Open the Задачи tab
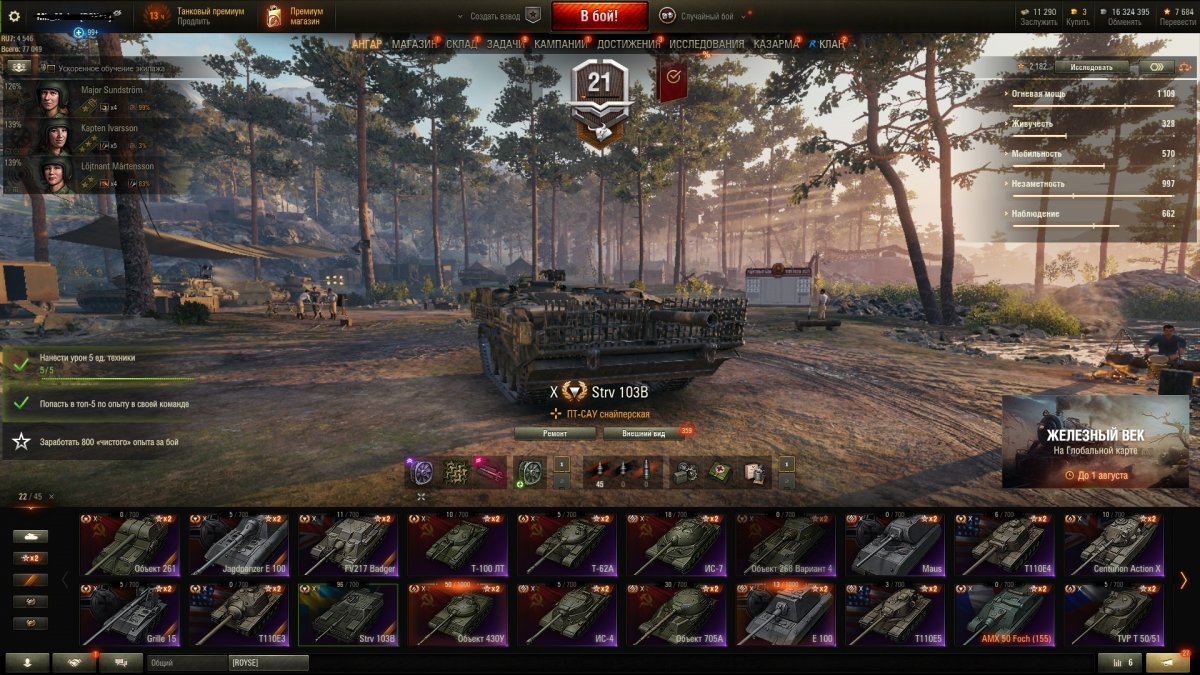 point(506,45)
